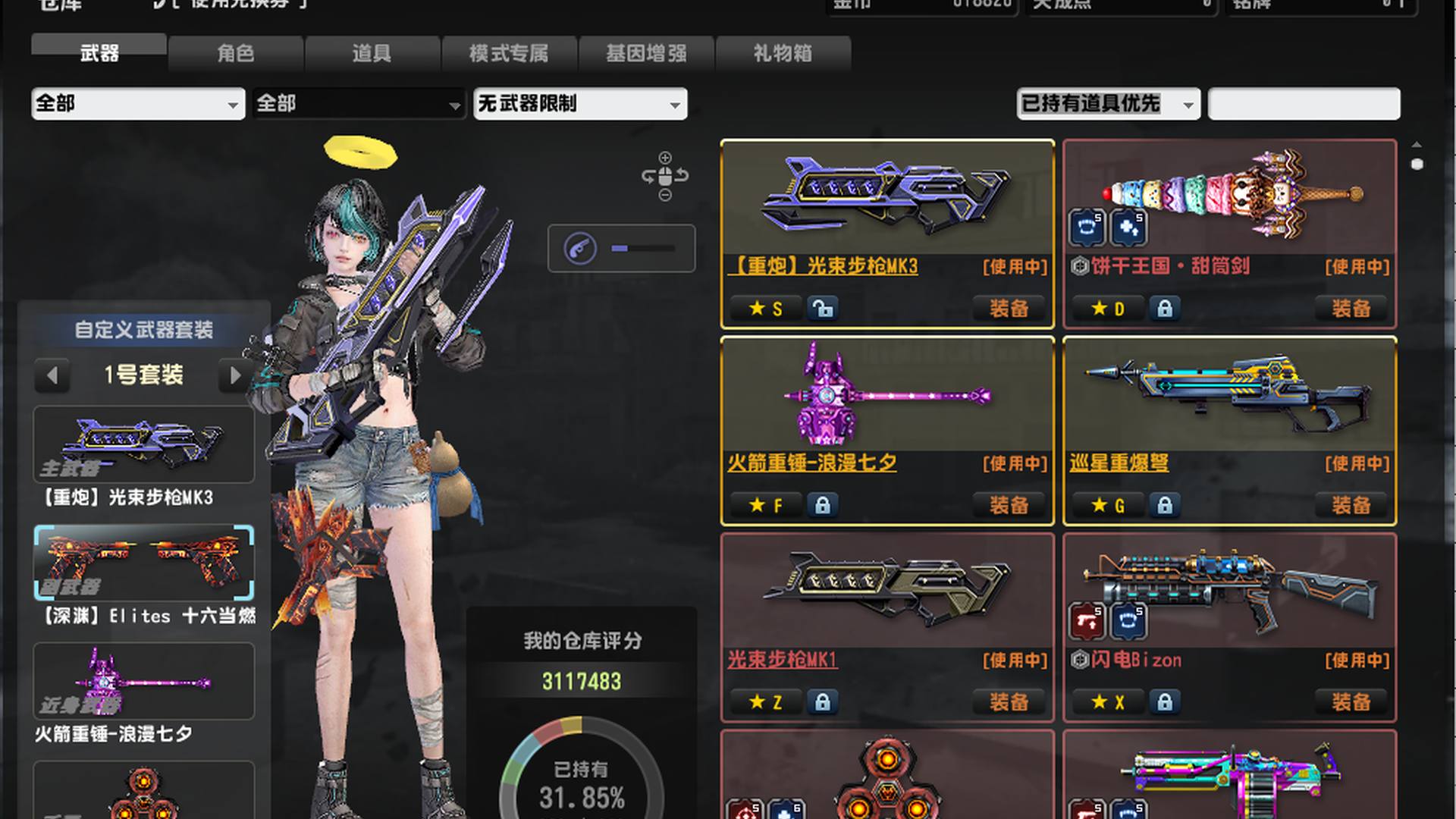
Task: Click the mouse rotate-and-zoom view control icon
Action: (665, 177)
